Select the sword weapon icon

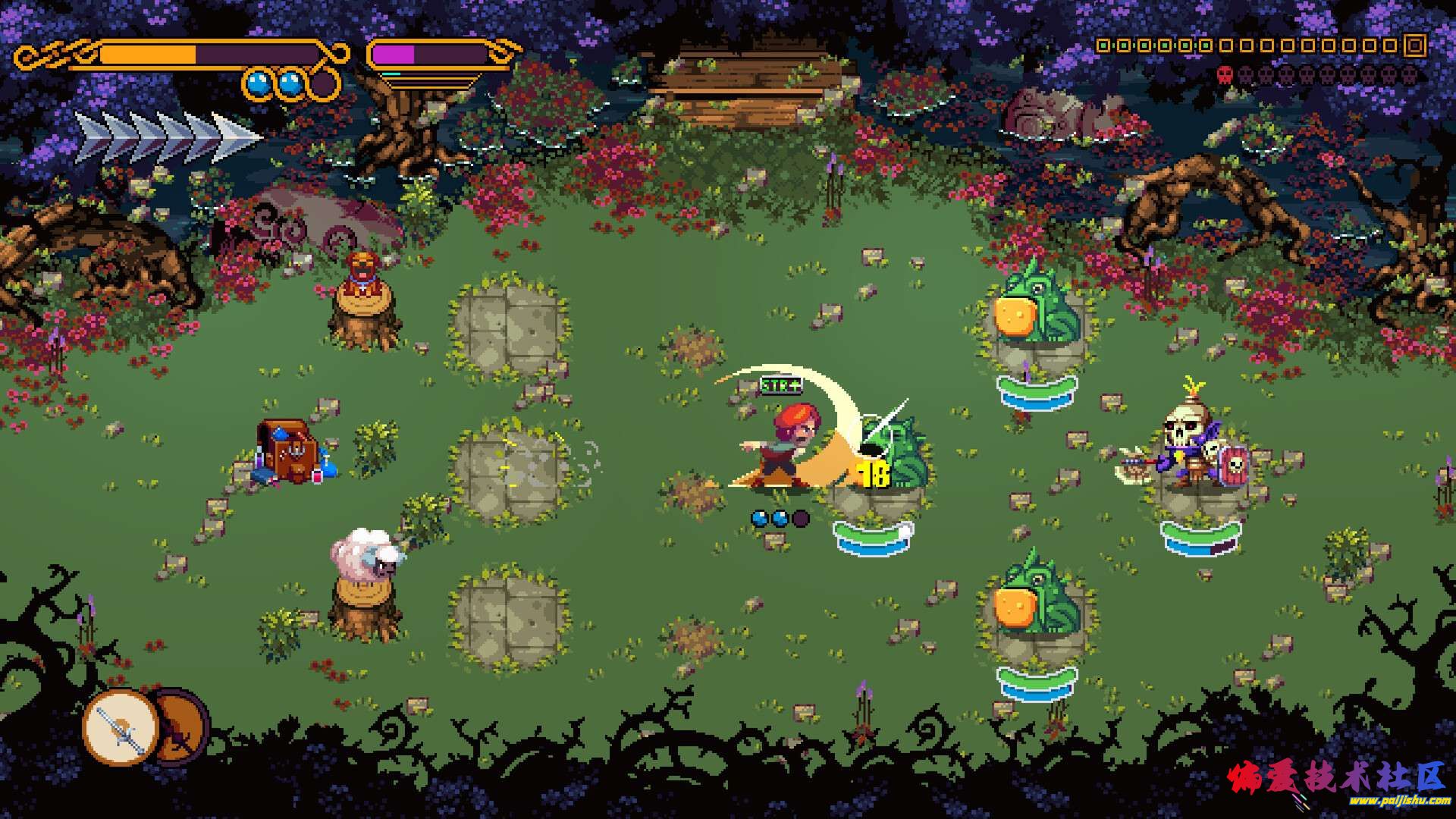coord(121,729)
